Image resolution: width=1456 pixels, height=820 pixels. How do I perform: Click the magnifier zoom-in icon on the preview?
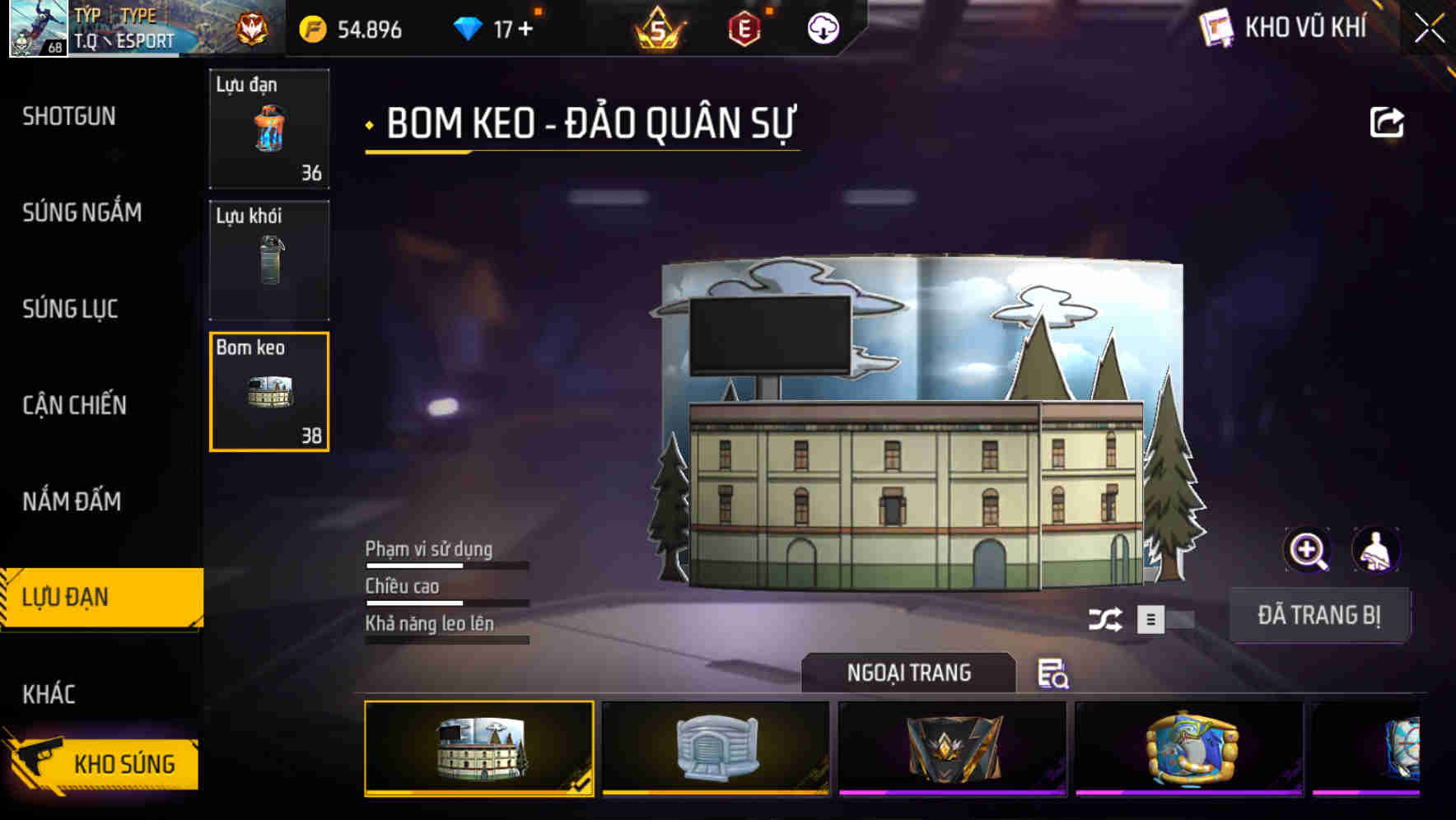click(x=1306, y=550)
